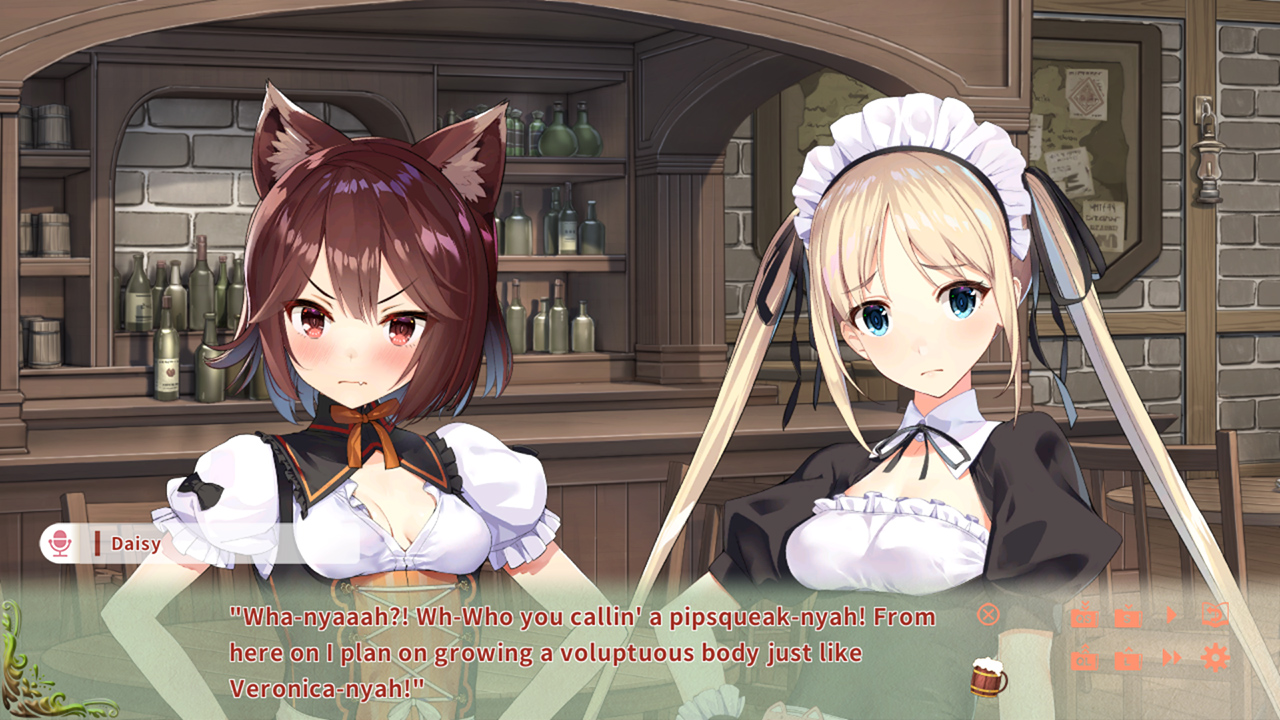Open the load screen with the L icon
Viewport: 1280px width, 720px height.
point(1128,659)
